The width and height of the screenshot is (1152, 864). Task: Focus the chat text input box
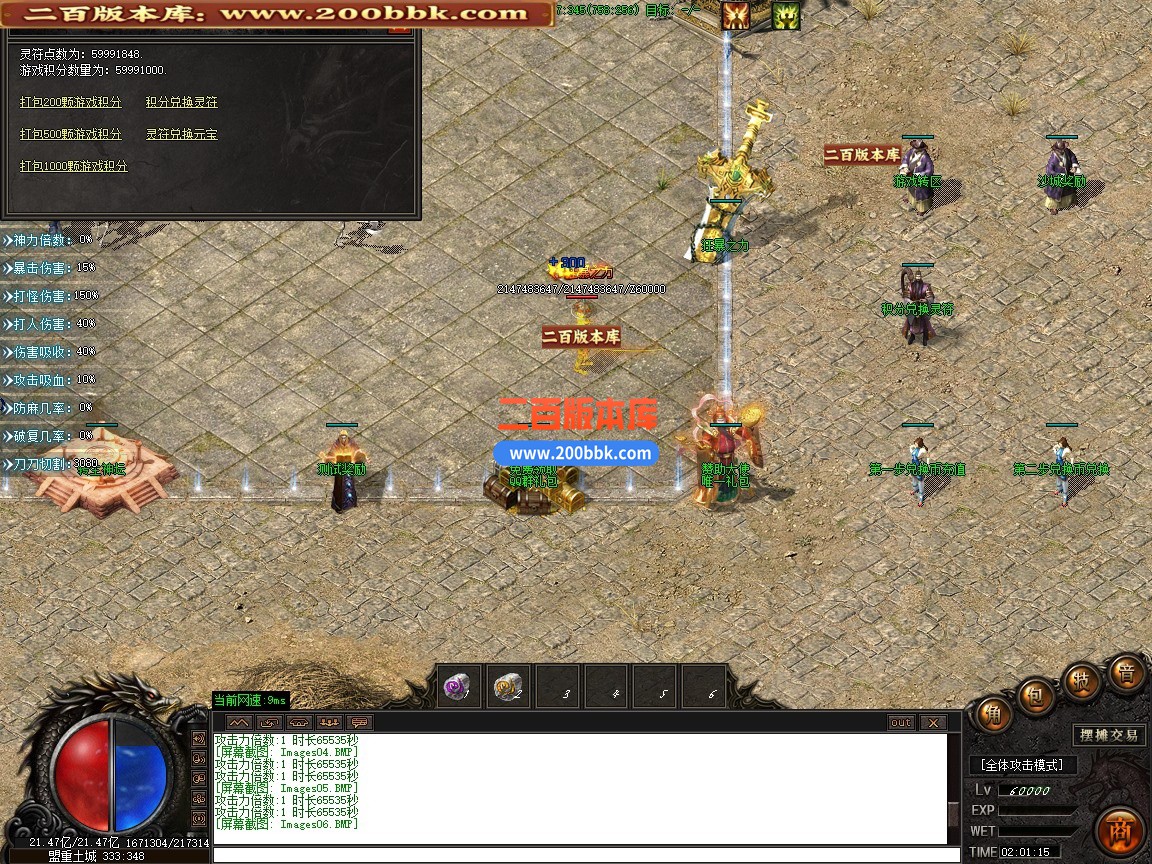(x=580, y=854)
